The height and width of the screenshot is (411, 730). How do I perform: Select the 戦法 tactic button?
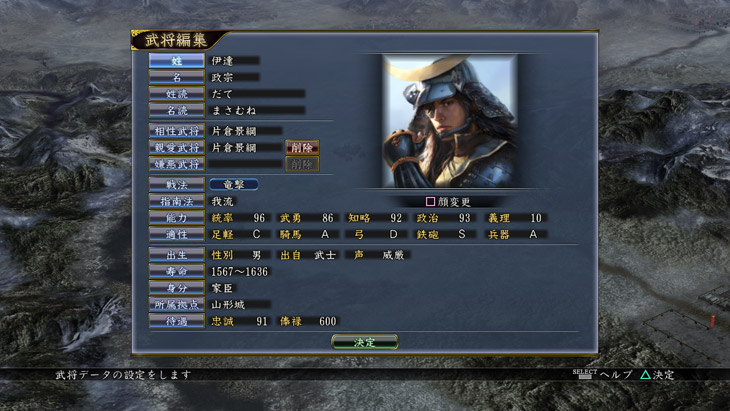pyautogui.click(x=177, y=185)
